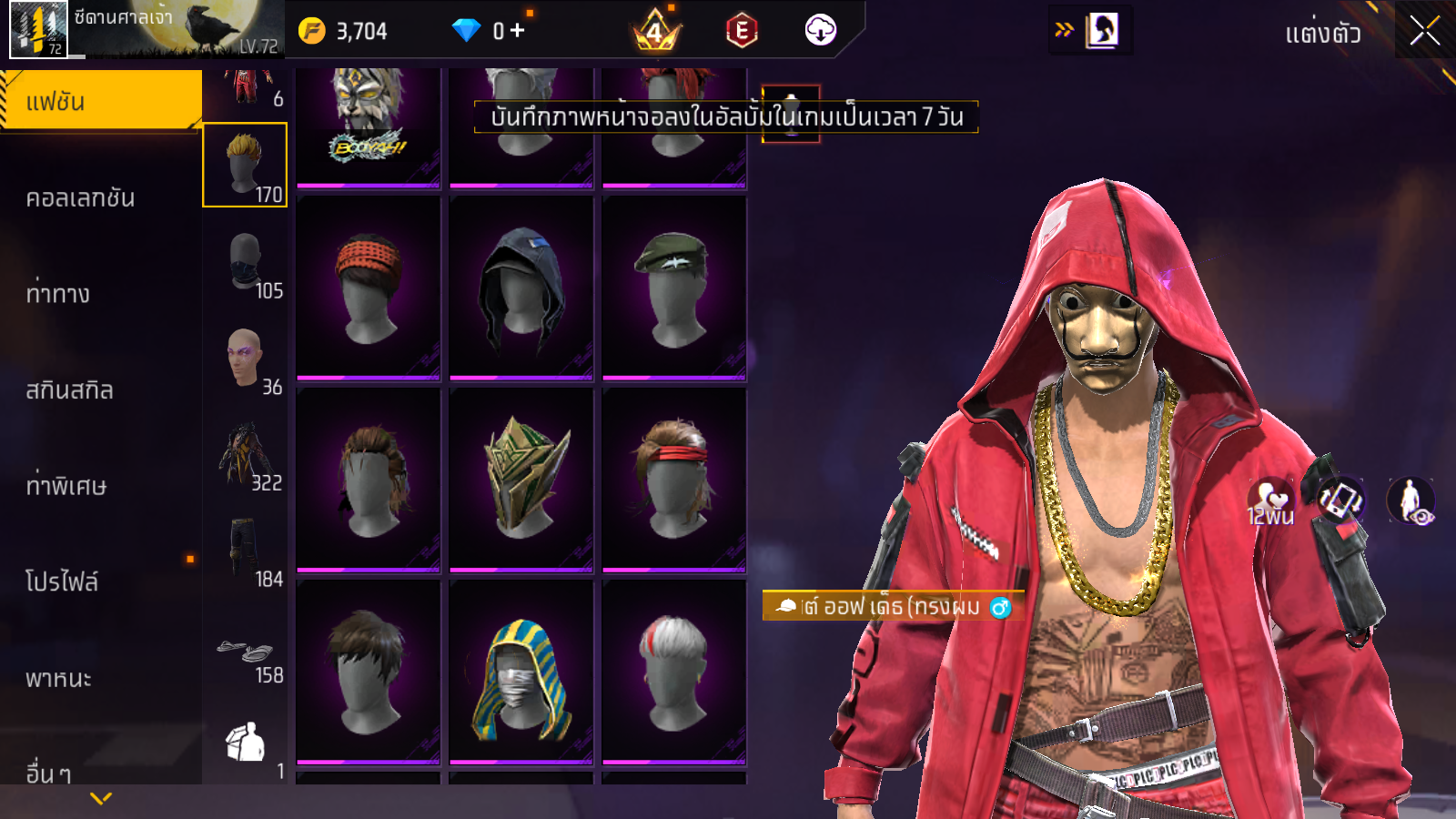Toggle the character view eye icon

click(1411, 501)
